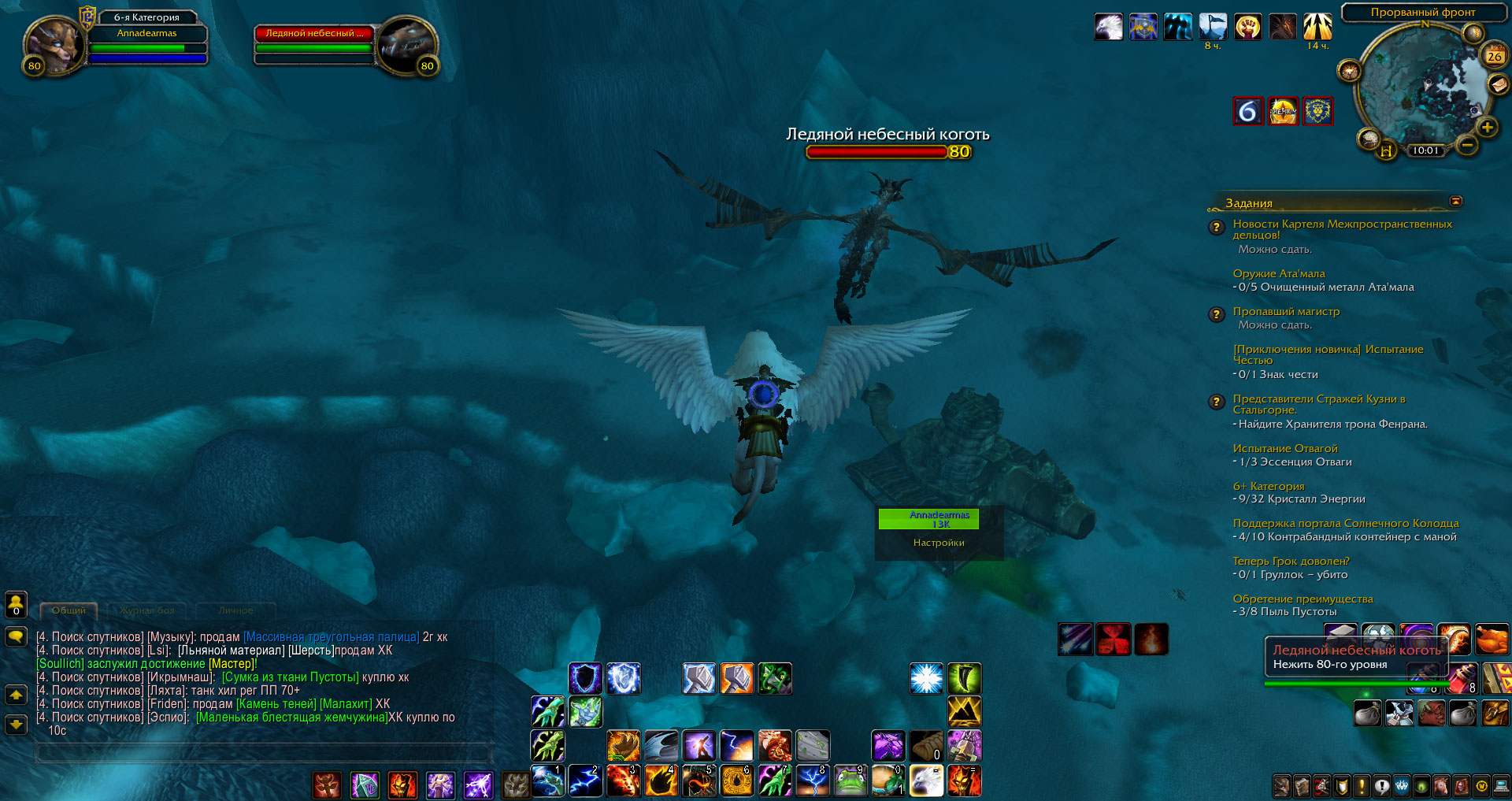Viewport: 1512px width, 801px height.
Task: Collapse the Задания quest tracker
Action: (x=1456, y=202)
